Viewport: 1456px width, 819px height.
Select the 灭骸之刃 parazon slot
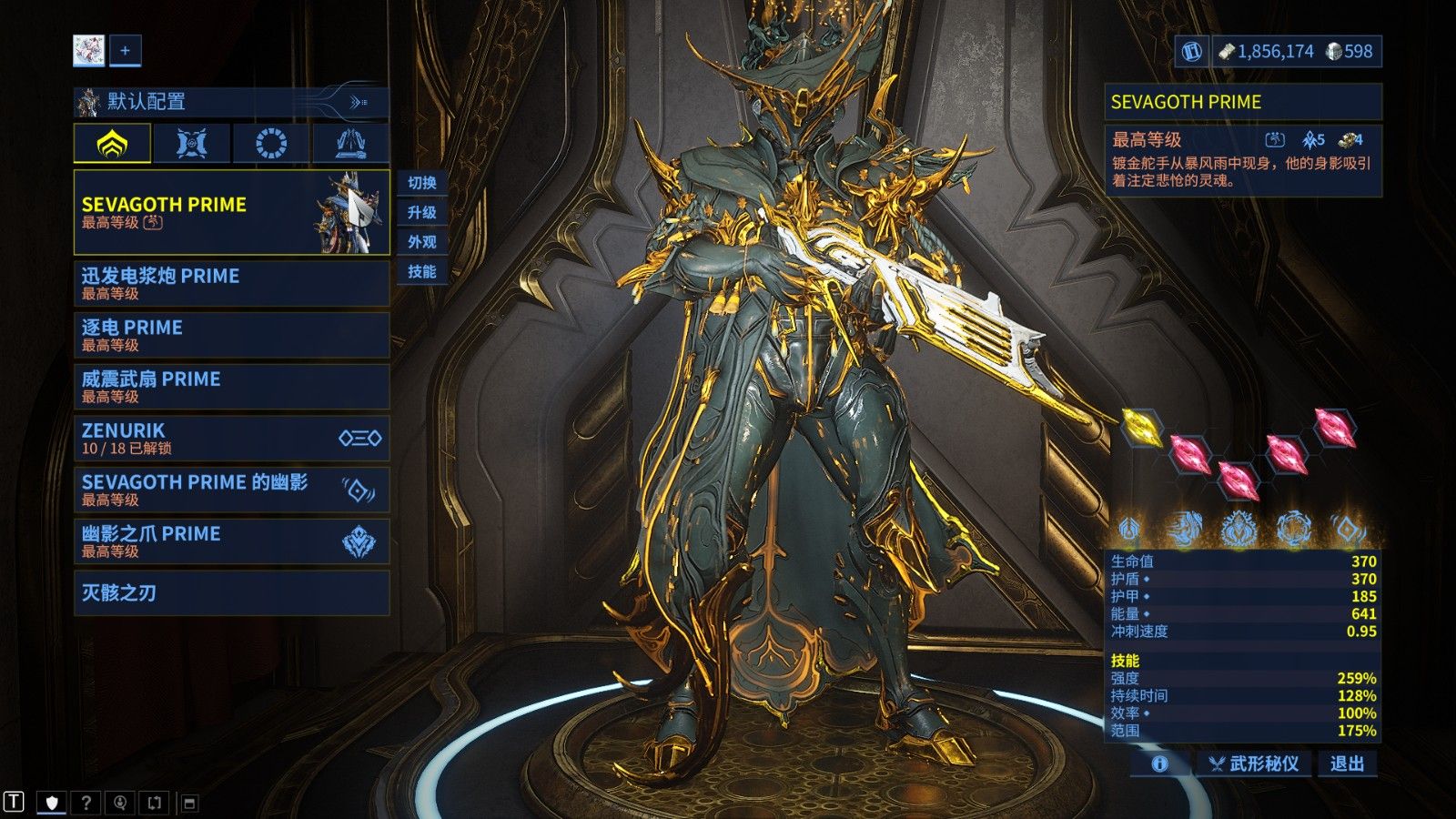tap(231, 593)
